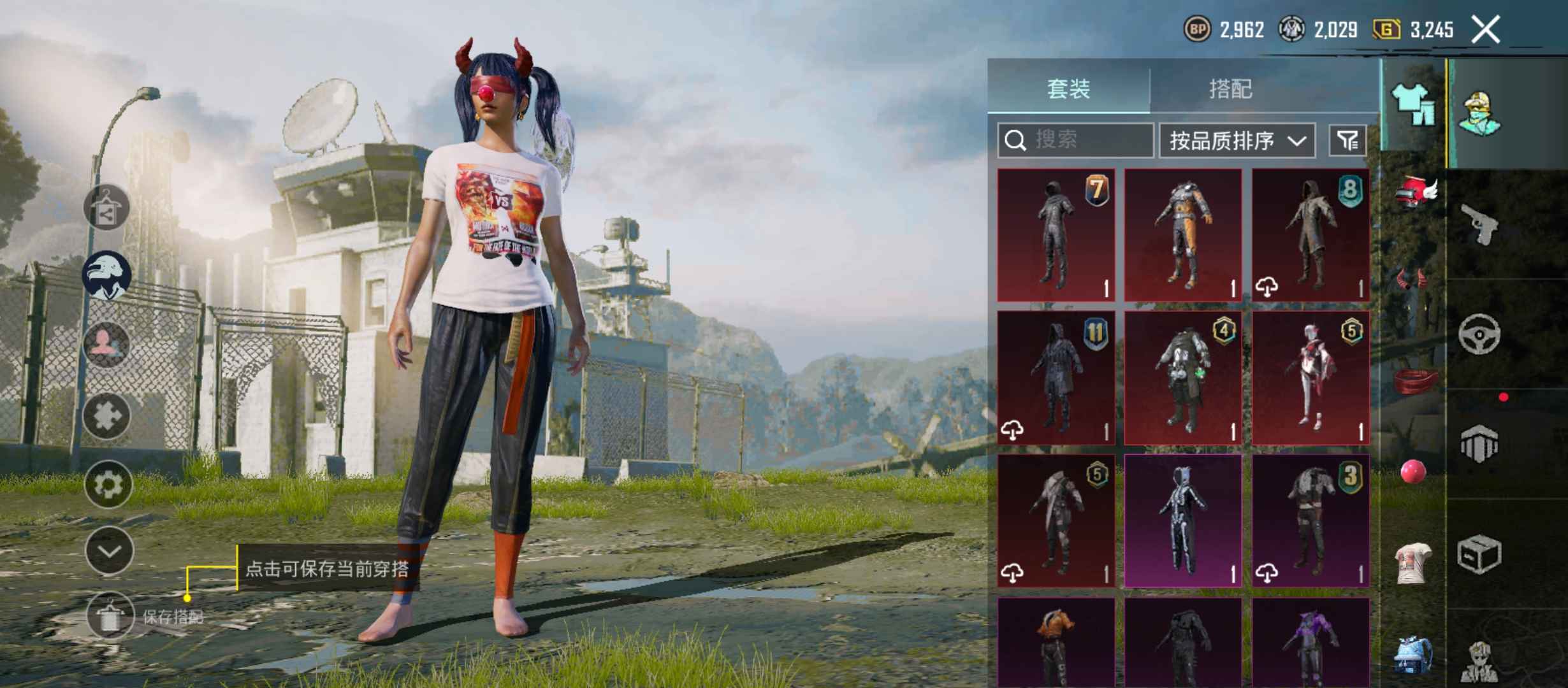Pick the outfit with level 11 badge
The height and width of the screenshot is (688, 1568).
coord(1056,378)
